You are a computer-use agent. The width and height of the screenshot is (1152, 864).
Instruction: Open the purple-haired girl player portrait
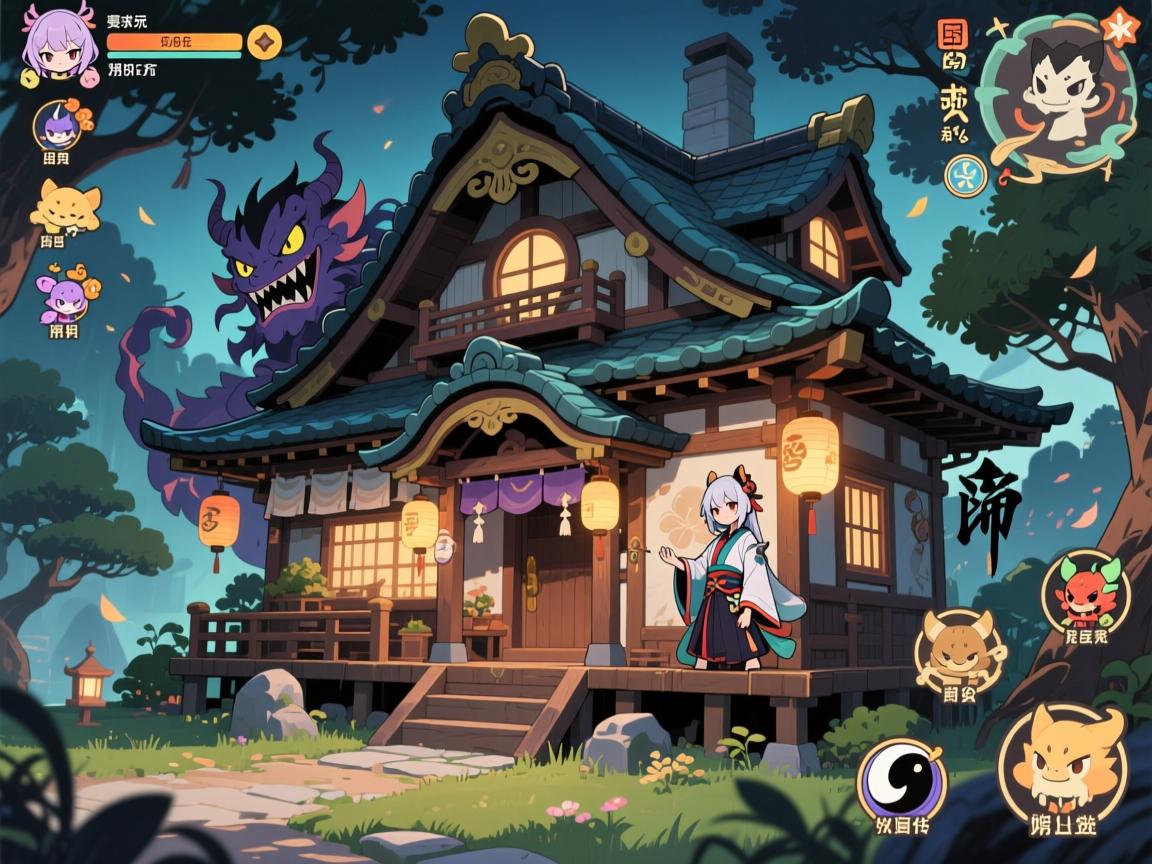[60, 45]
